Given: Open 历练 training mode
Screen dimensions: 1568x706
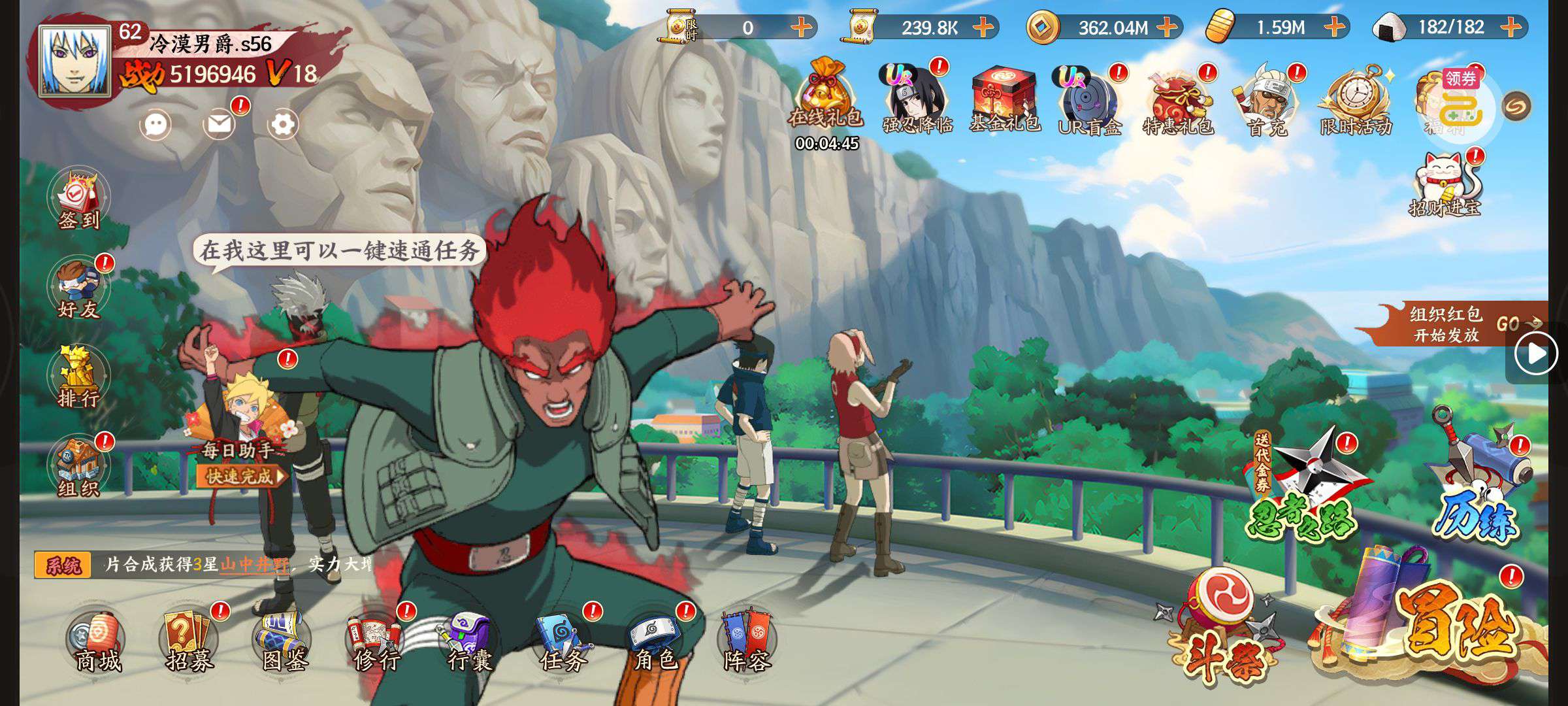Looking at the screenshot, I should 1480,484.
